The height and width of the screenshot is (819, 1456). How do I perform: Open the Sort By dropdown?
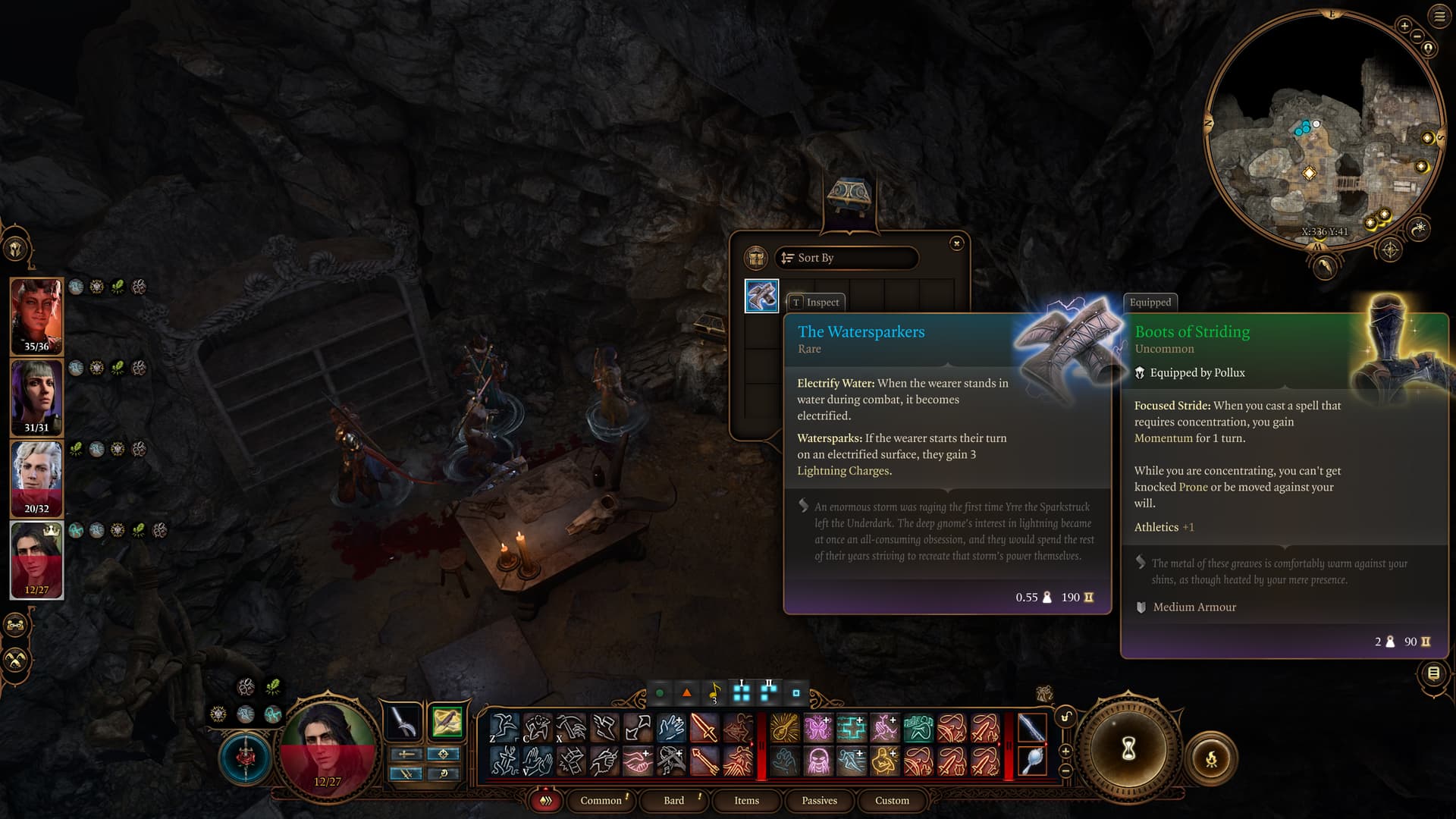pos(846,258)
